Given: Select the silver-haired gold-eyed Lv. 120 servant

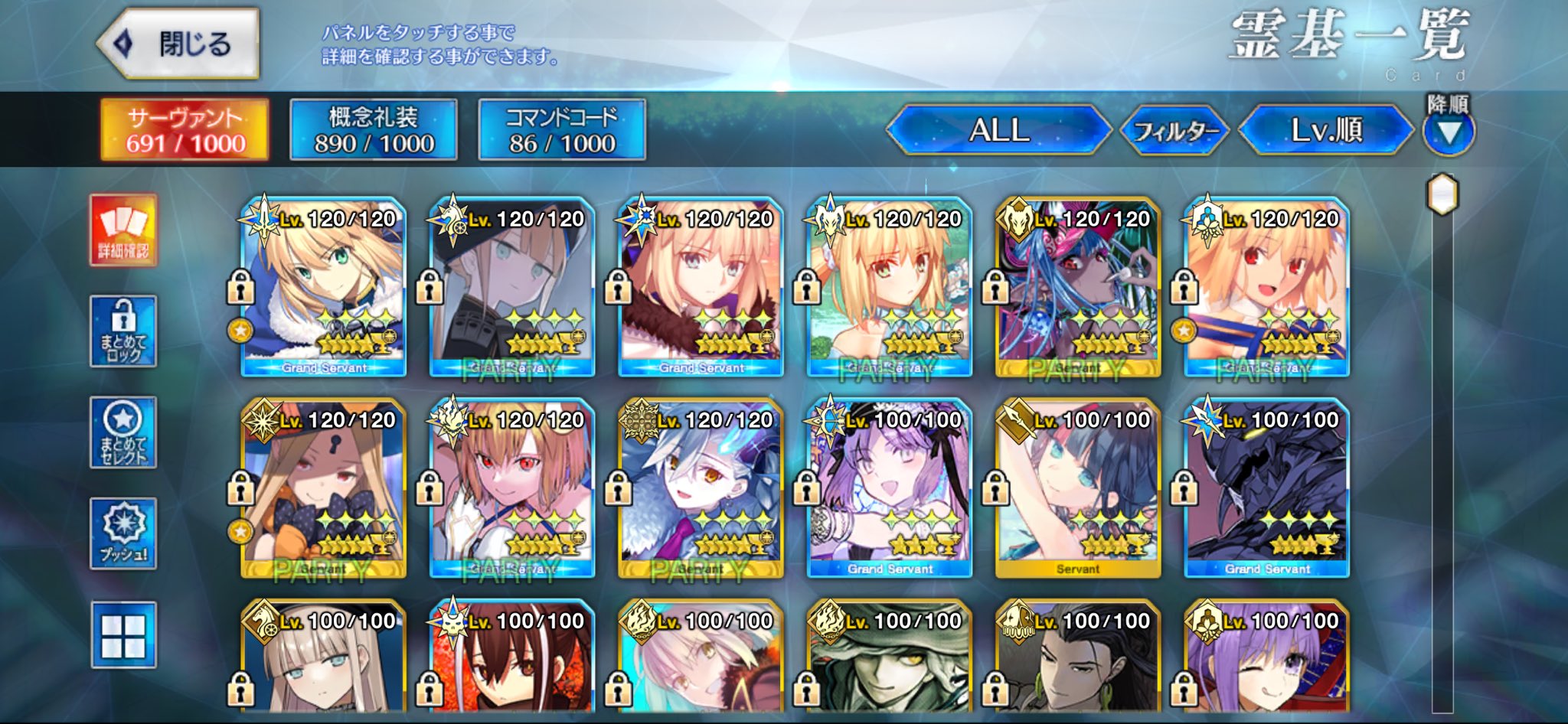Looking at the screenshot, I should tap(701, 488).
